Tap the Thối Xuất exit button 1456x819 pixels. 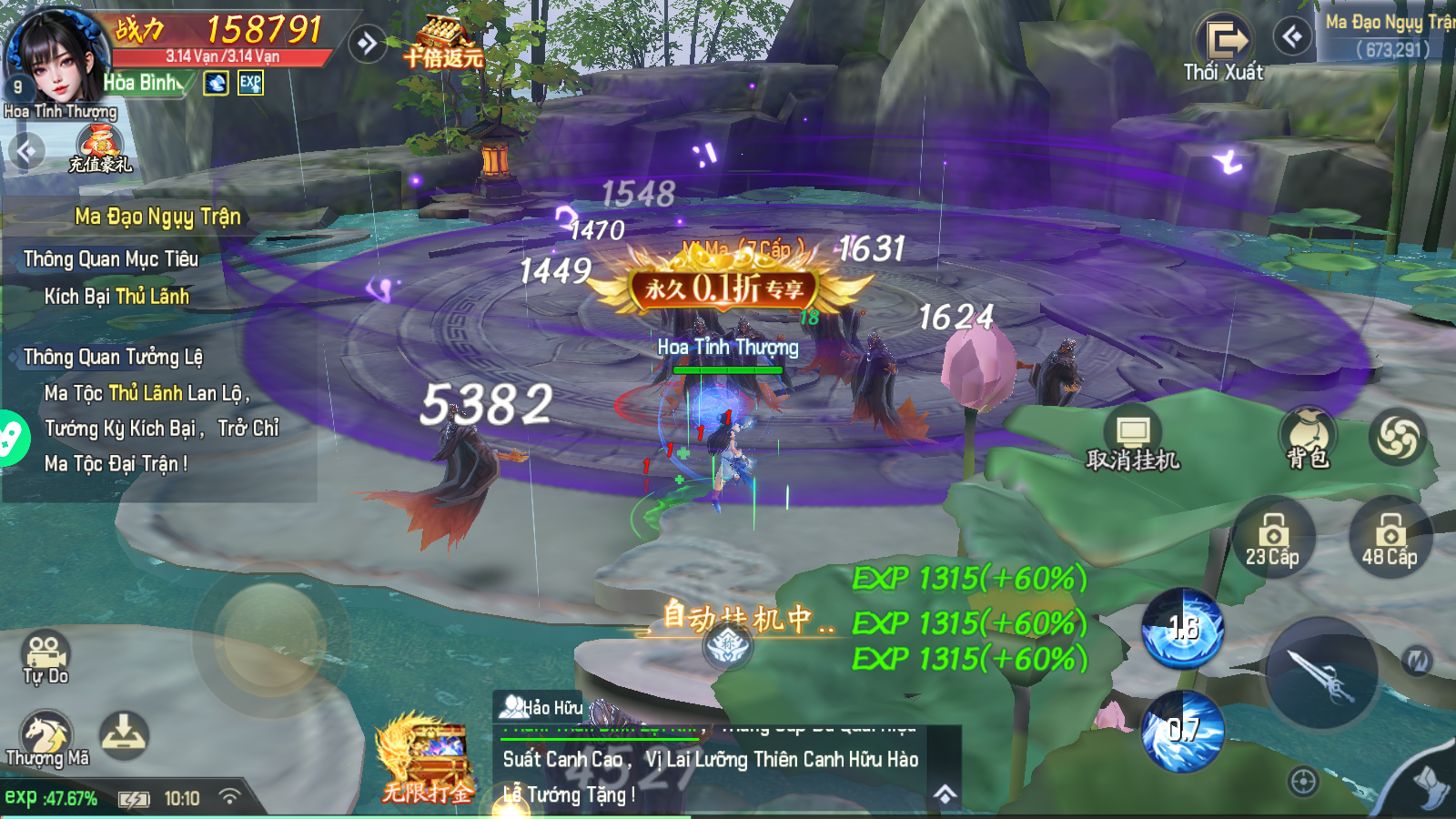[1224, 47]
